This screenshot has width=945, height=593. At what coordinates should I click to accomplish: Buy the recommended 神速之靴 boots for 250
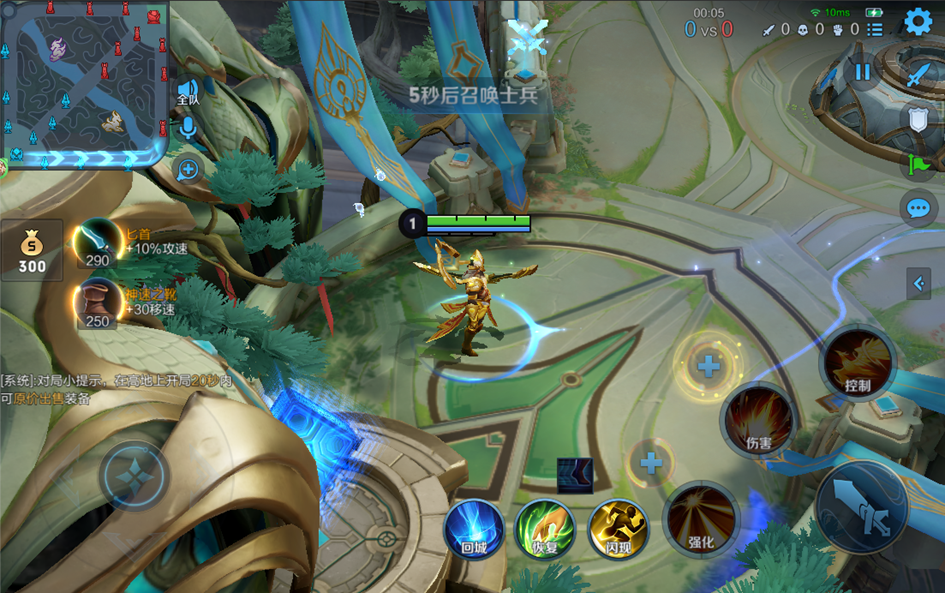tap(98, 304)
